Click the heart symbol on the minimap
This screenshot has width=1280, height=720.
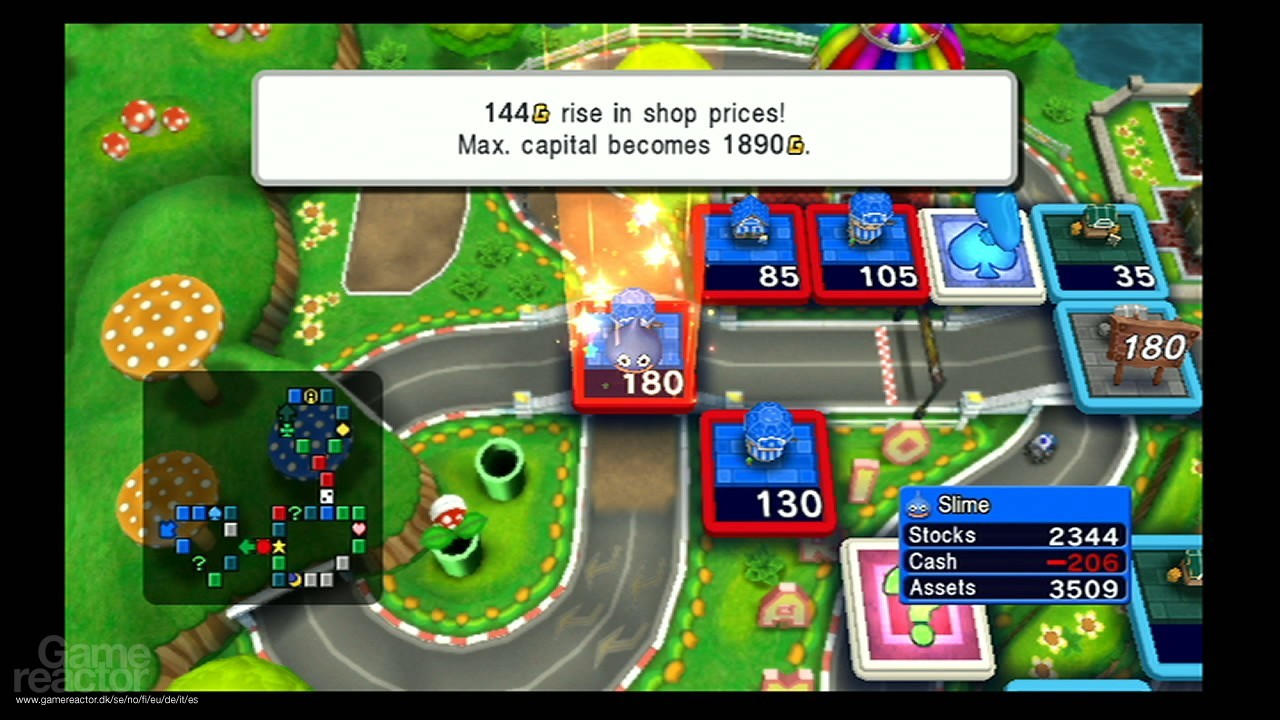pos(357,530)
